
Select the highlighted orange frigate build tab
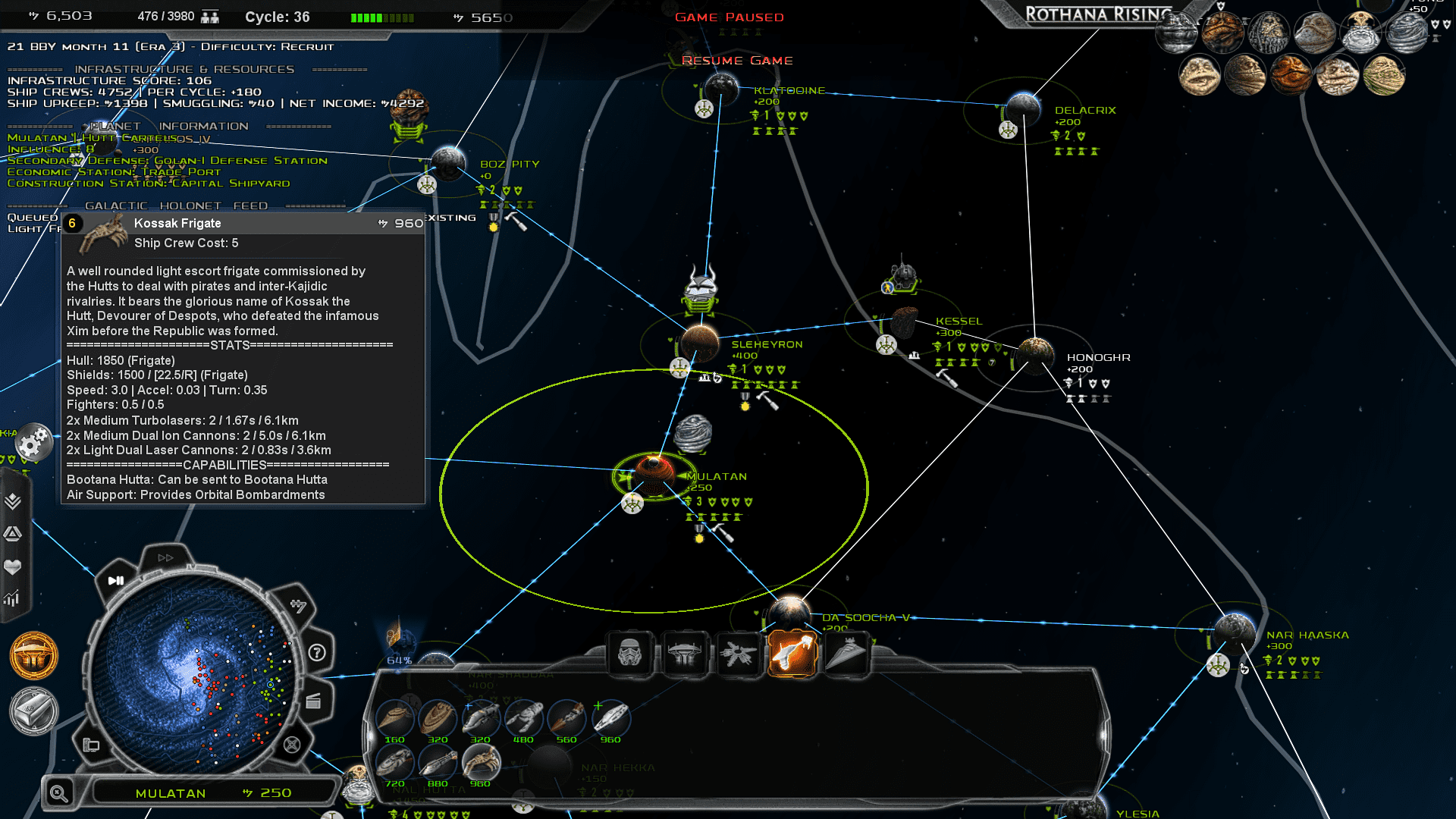tap(792, 653)
